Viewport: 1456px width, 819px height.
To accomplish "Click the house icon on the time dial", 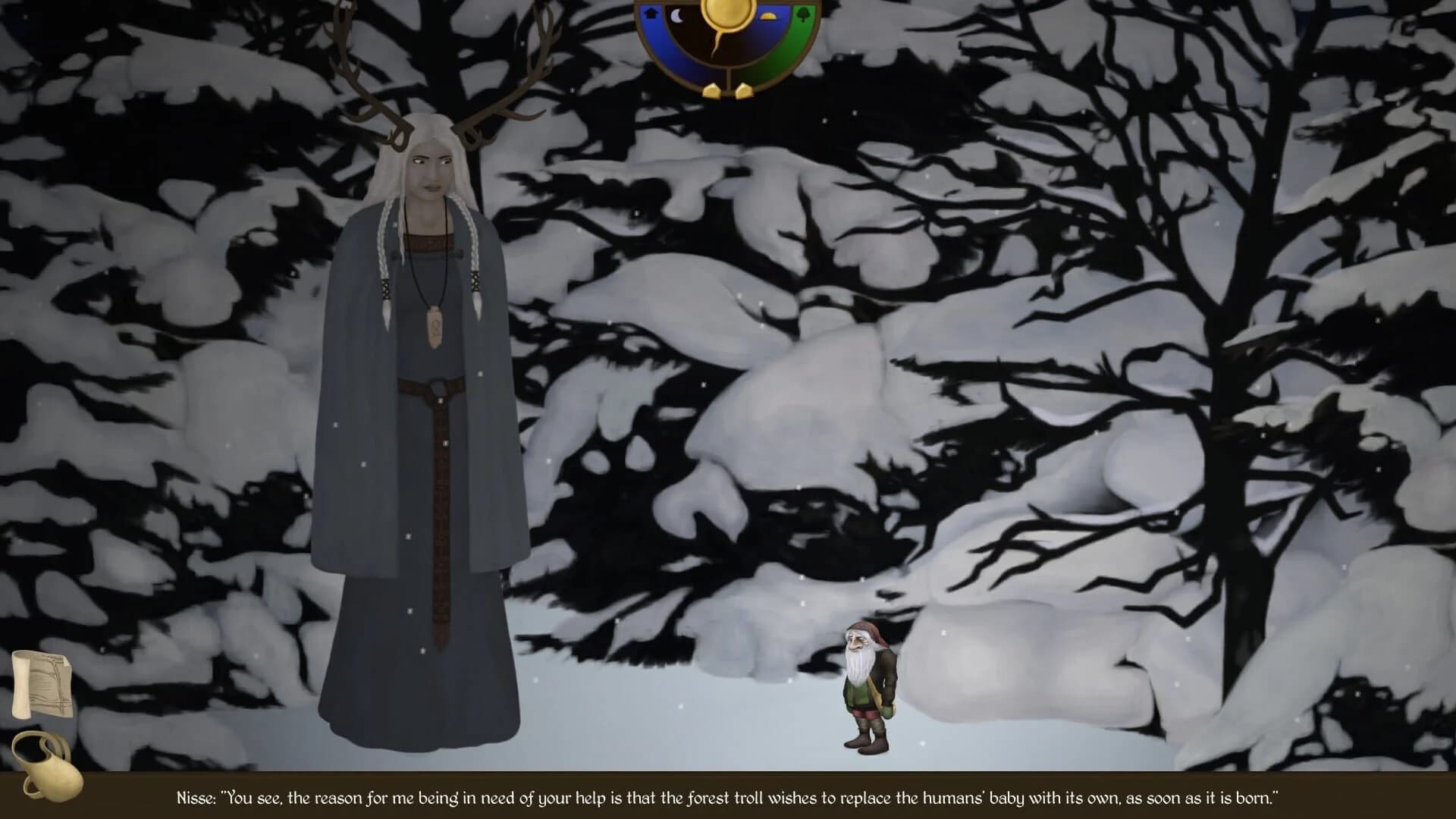I will coord(652,14).
